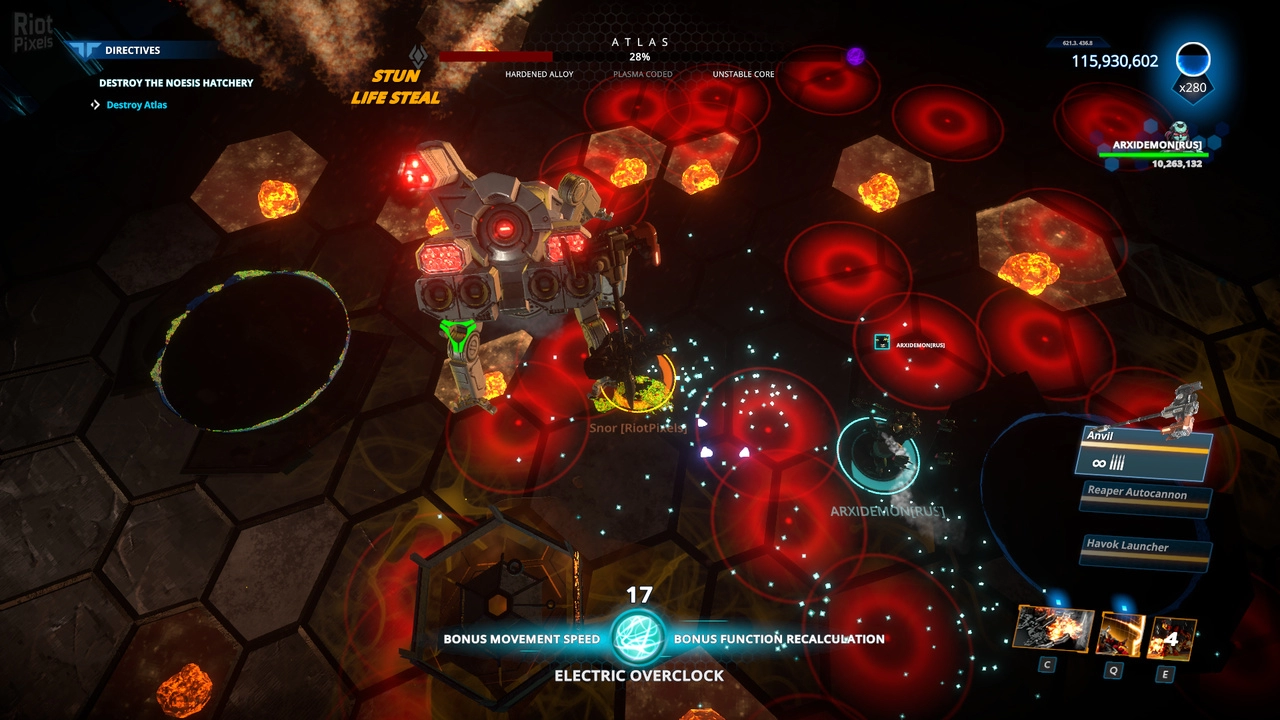Select the Anvil weapon slot
1280x720 pixels.
(x=1146, y=452)
